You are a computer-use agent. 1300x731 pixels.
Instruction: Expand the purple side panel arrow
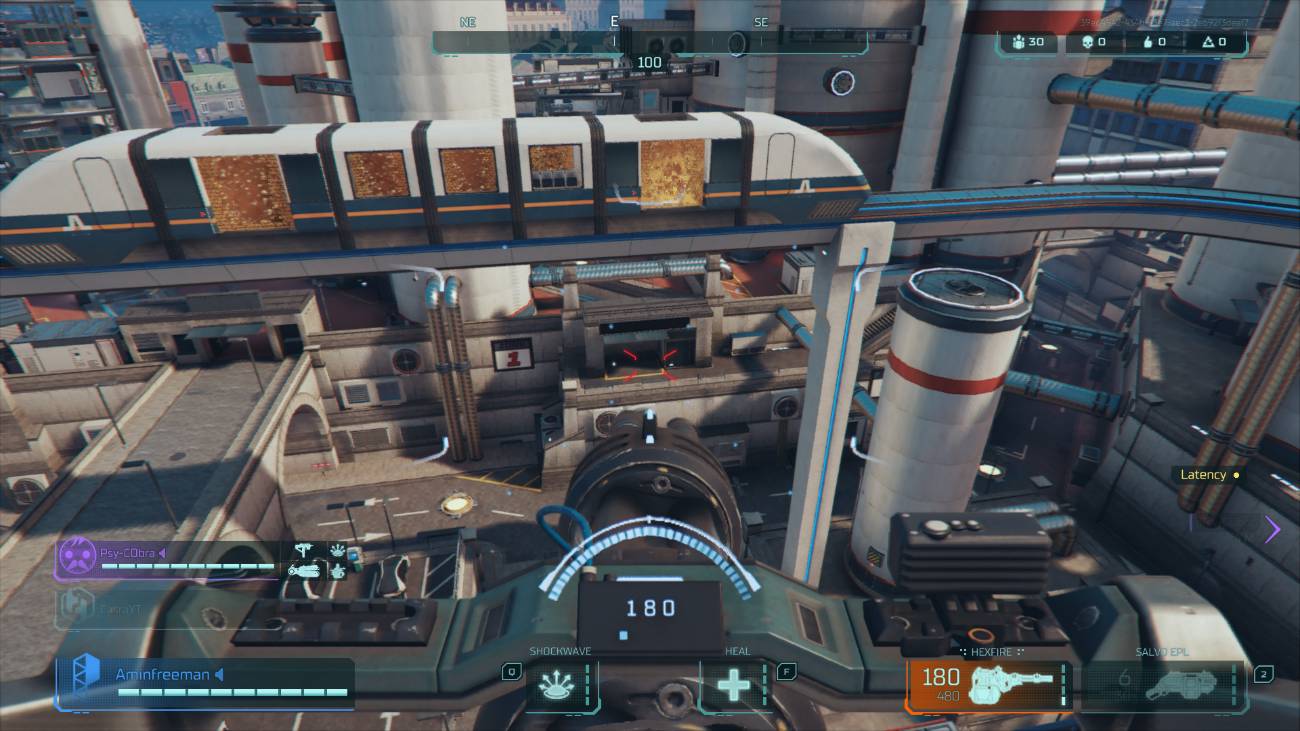tap(1272, 529)
